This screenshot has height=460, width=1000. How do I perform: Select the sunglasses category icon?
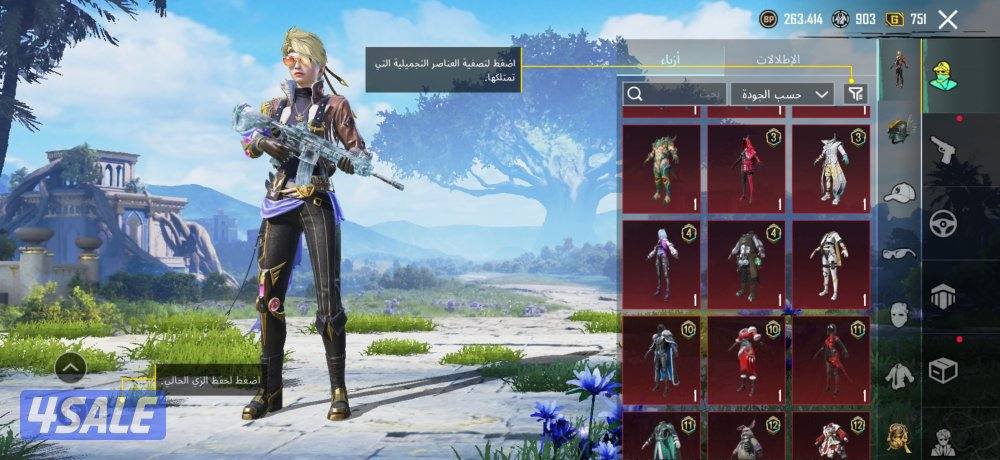900,253
